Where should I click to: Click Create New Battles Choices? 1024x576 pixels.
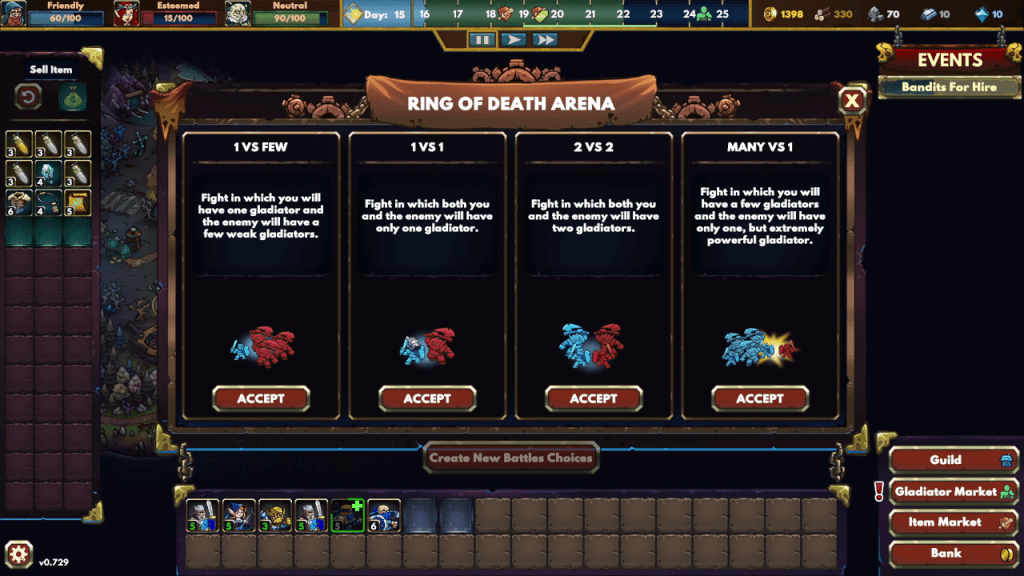point(511,458)
